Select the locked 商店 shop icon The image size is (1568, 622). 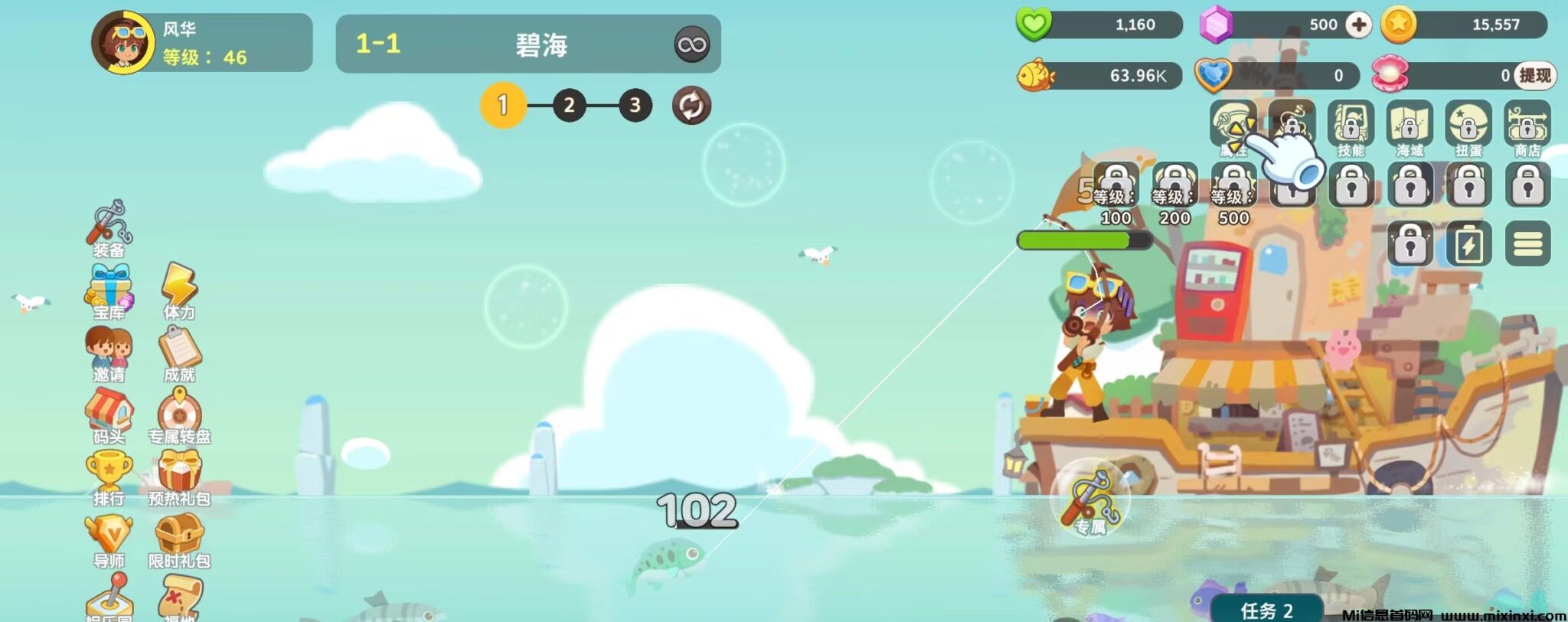tap(1527, 126)
